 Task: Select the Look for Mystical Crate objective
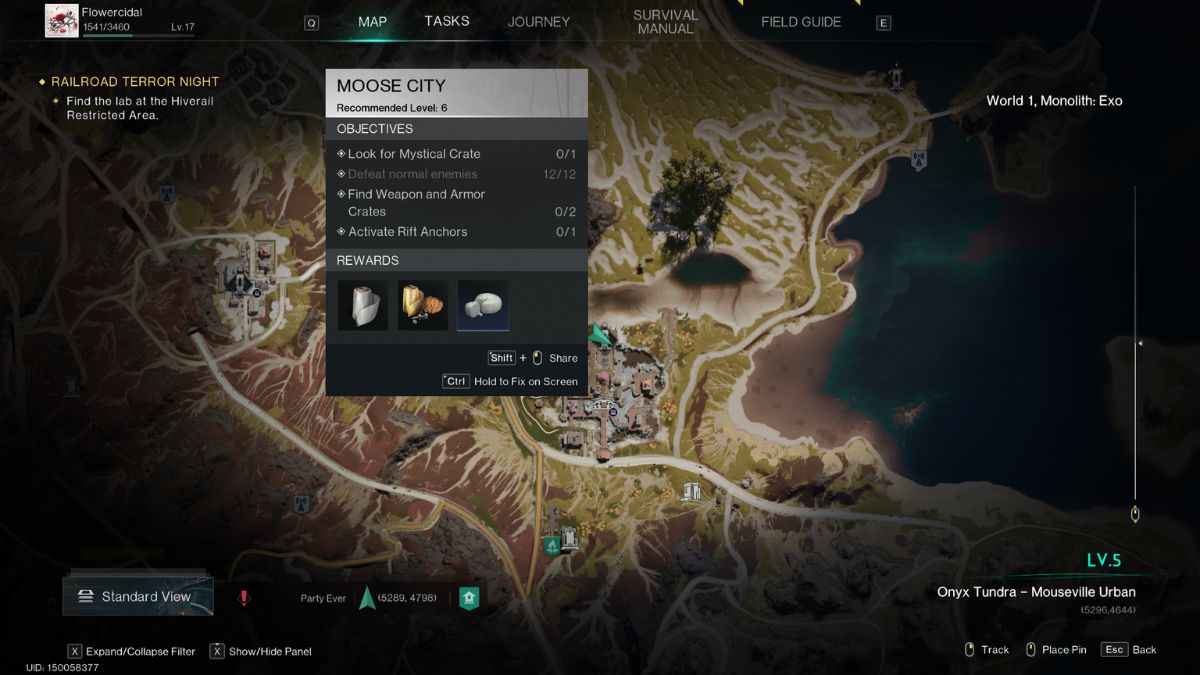pyautogui.click(x=414, y=154)
